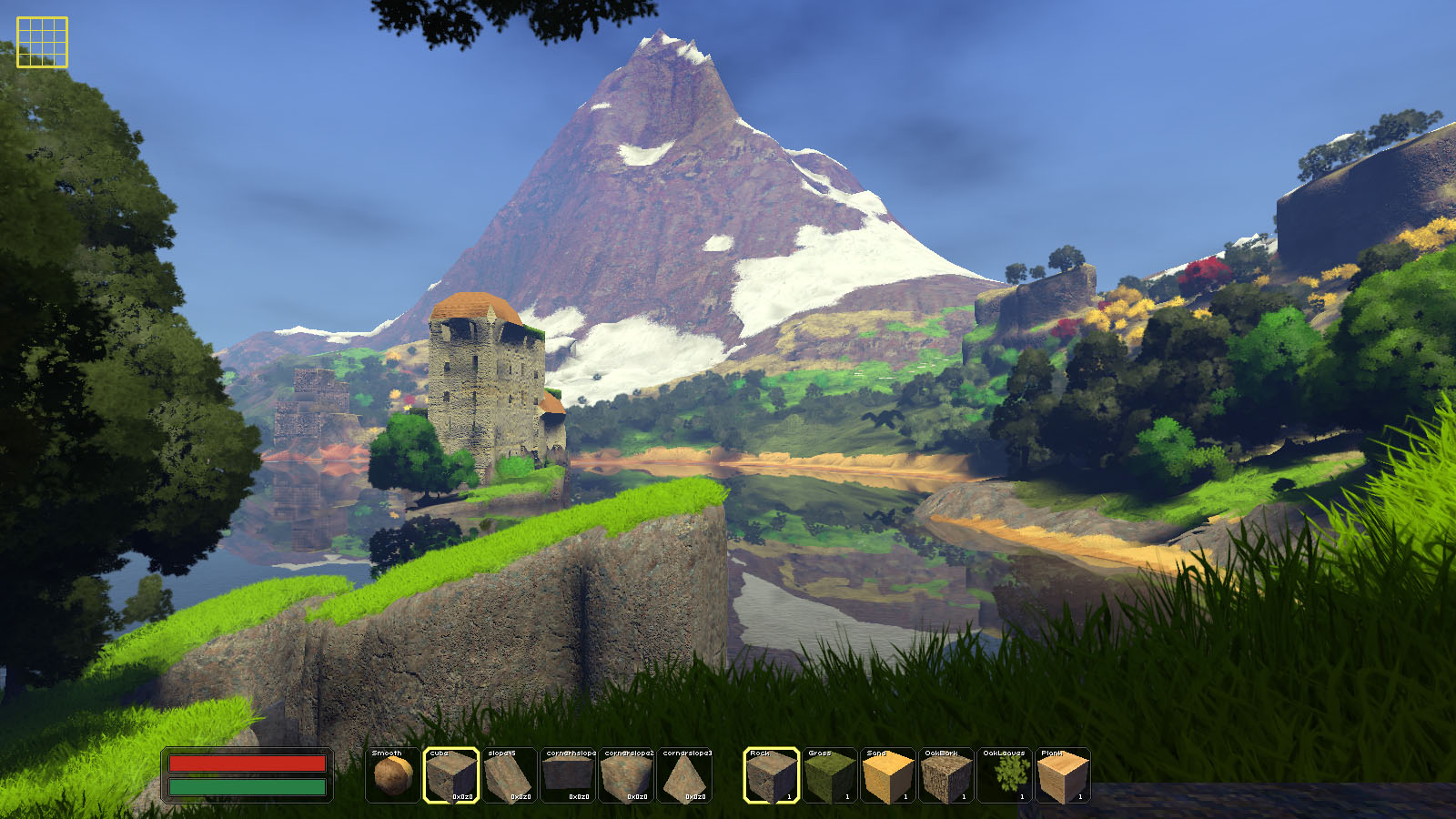The height and width of the screenshot is (819, 1456).
Task: Select the cornerhslope shape slot
Action: pos(568,775)
